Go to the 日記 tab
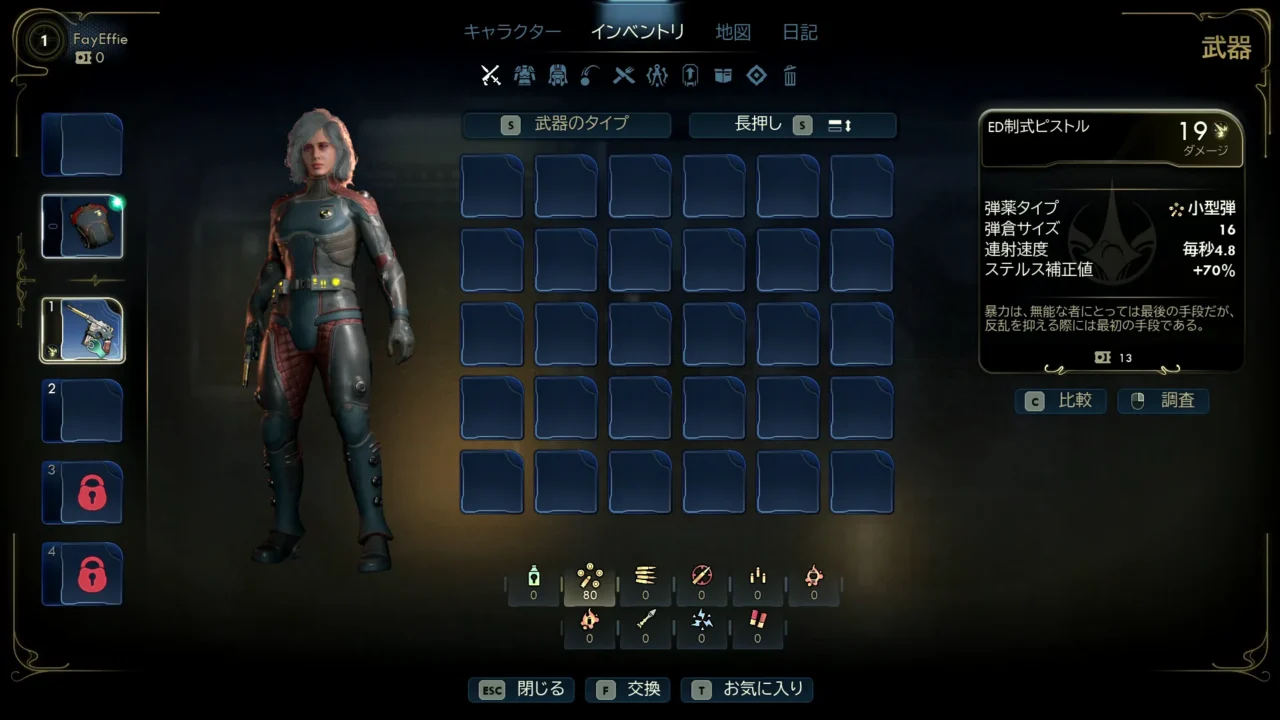 click(800, 32)
